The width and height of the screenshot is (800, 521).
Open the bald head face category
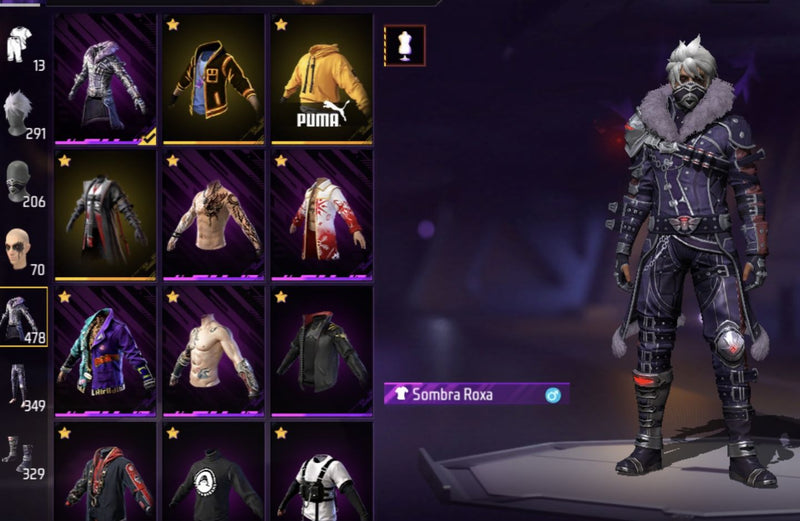coord(22,250)
